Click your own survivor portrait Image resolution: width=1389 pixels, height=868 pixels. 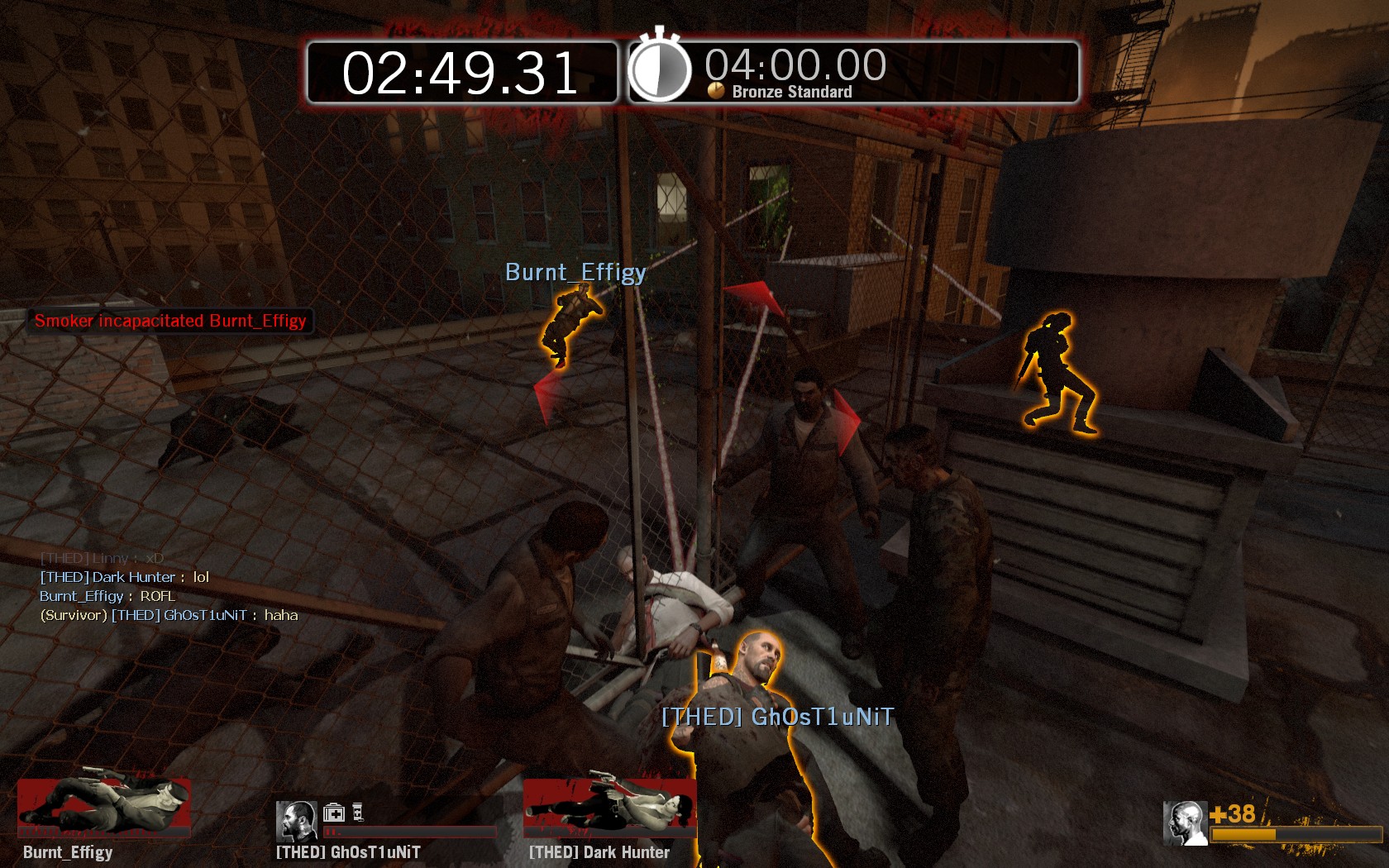click(x=1185, y=823)
